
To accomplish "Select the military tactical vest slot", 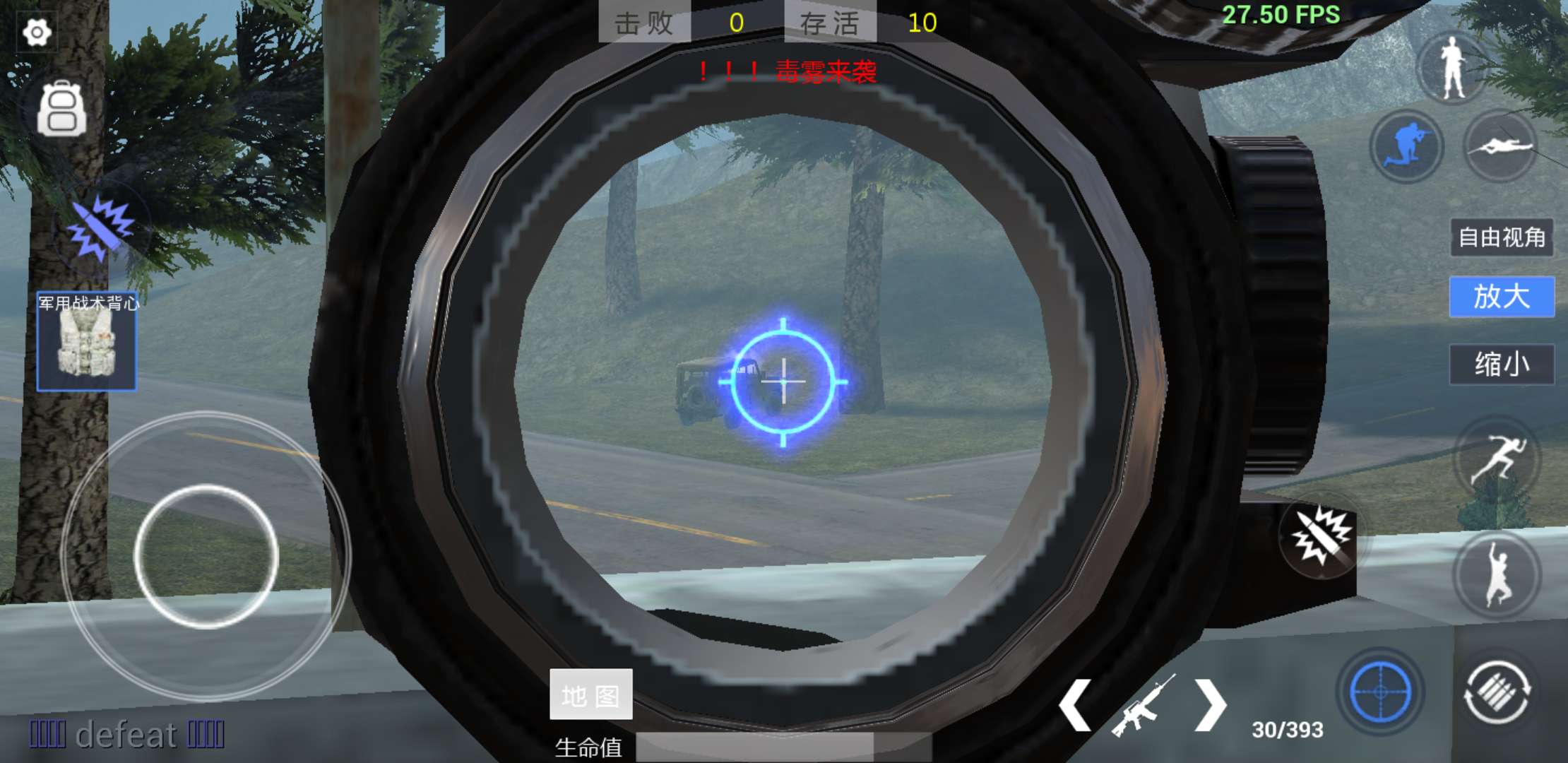I will click(87, 343).
